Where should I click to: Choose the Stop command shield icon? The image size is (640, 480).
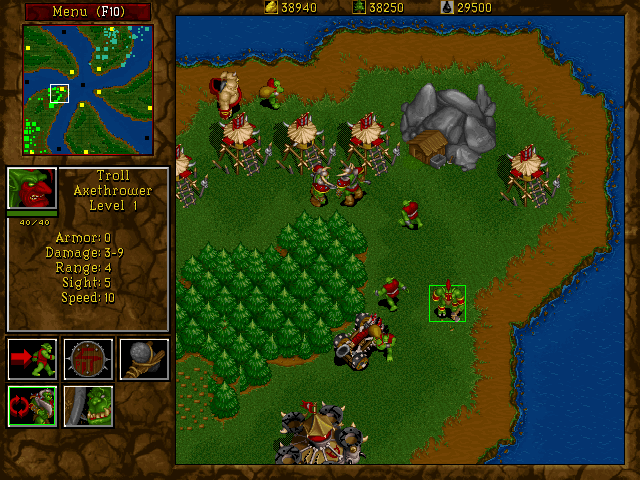click(x=88, y=358)
